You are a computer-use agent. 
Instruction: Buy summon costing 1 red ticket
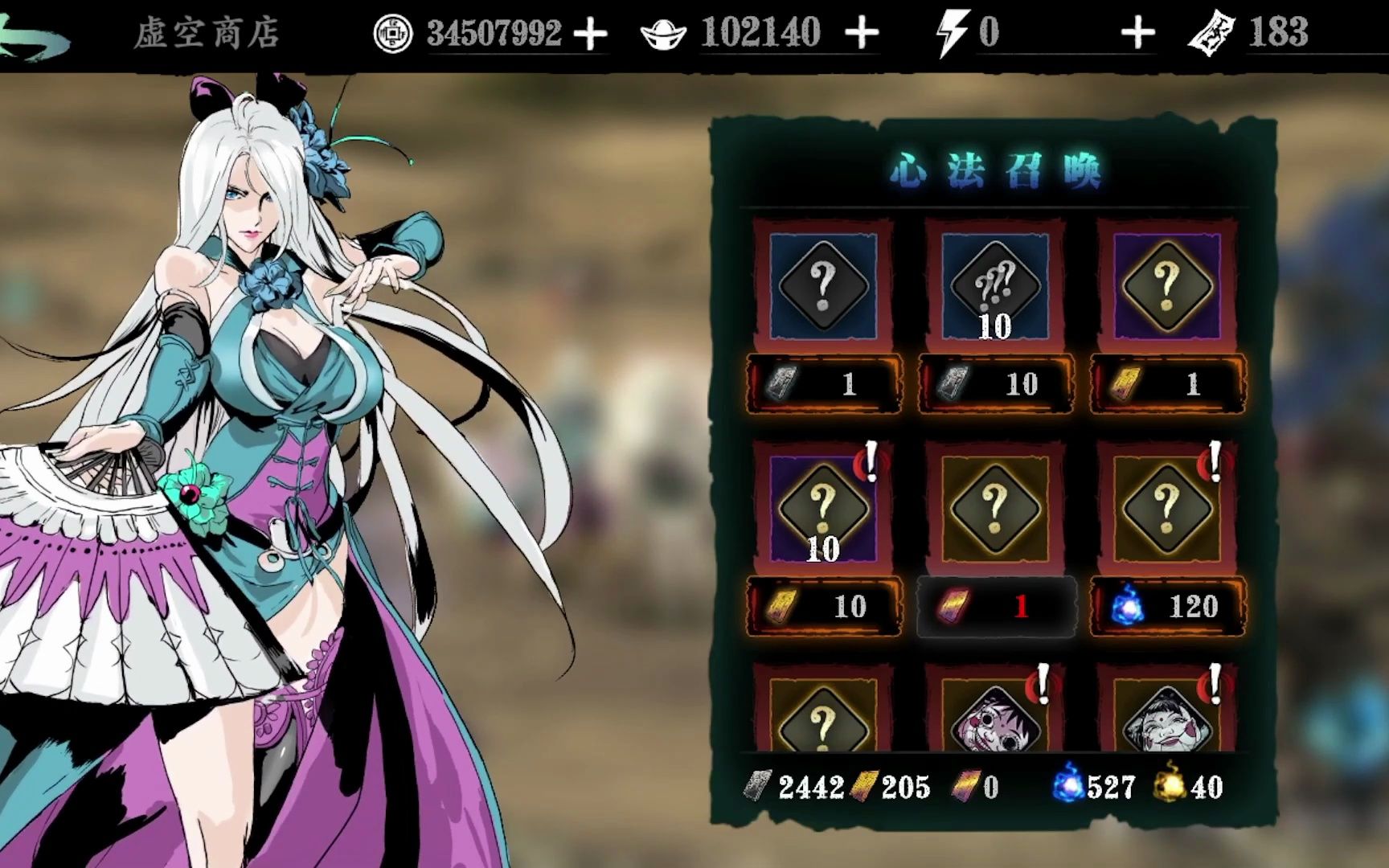click(x=996, y=607)
